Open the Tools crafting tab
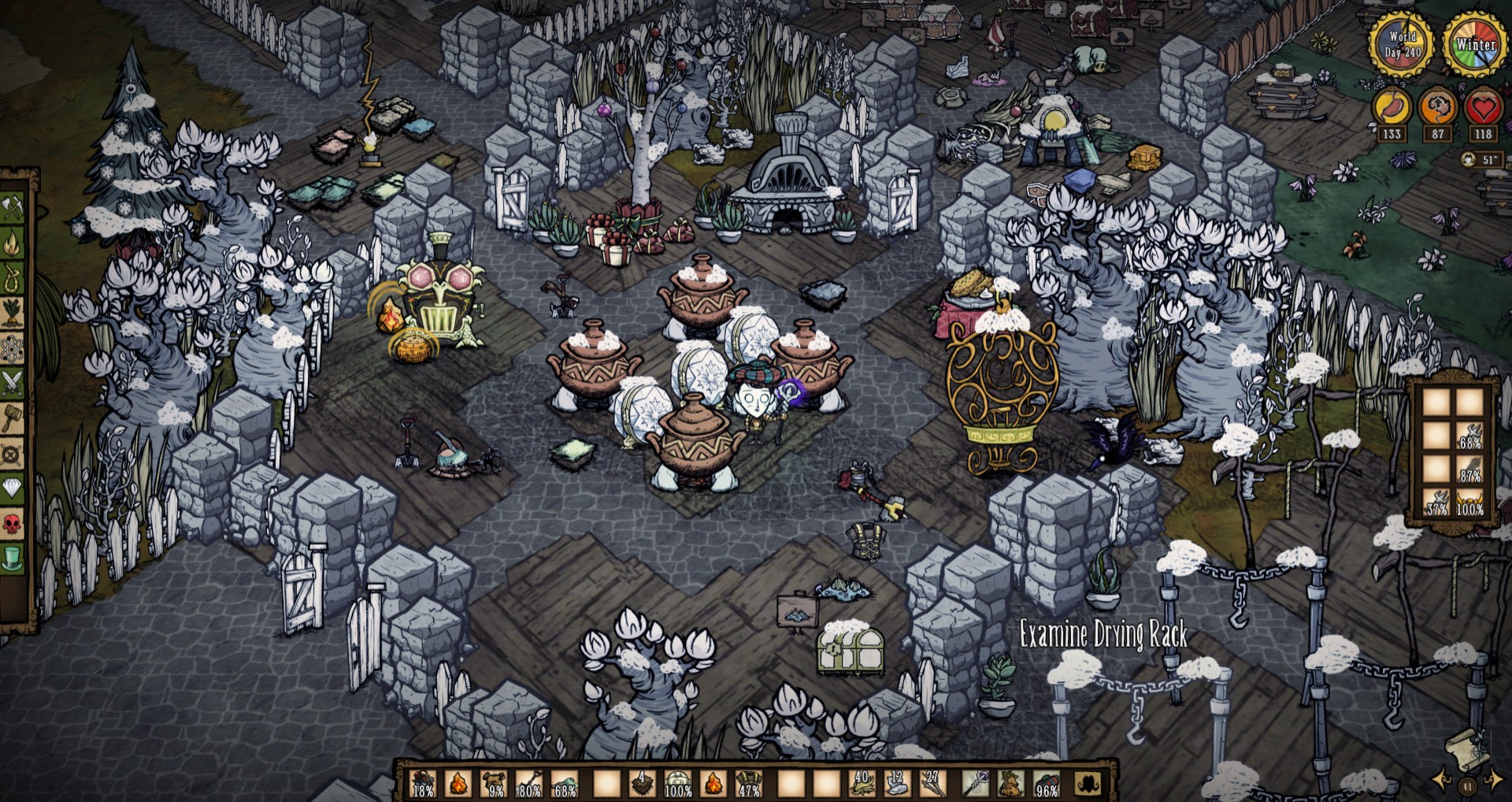 point(13,208)
